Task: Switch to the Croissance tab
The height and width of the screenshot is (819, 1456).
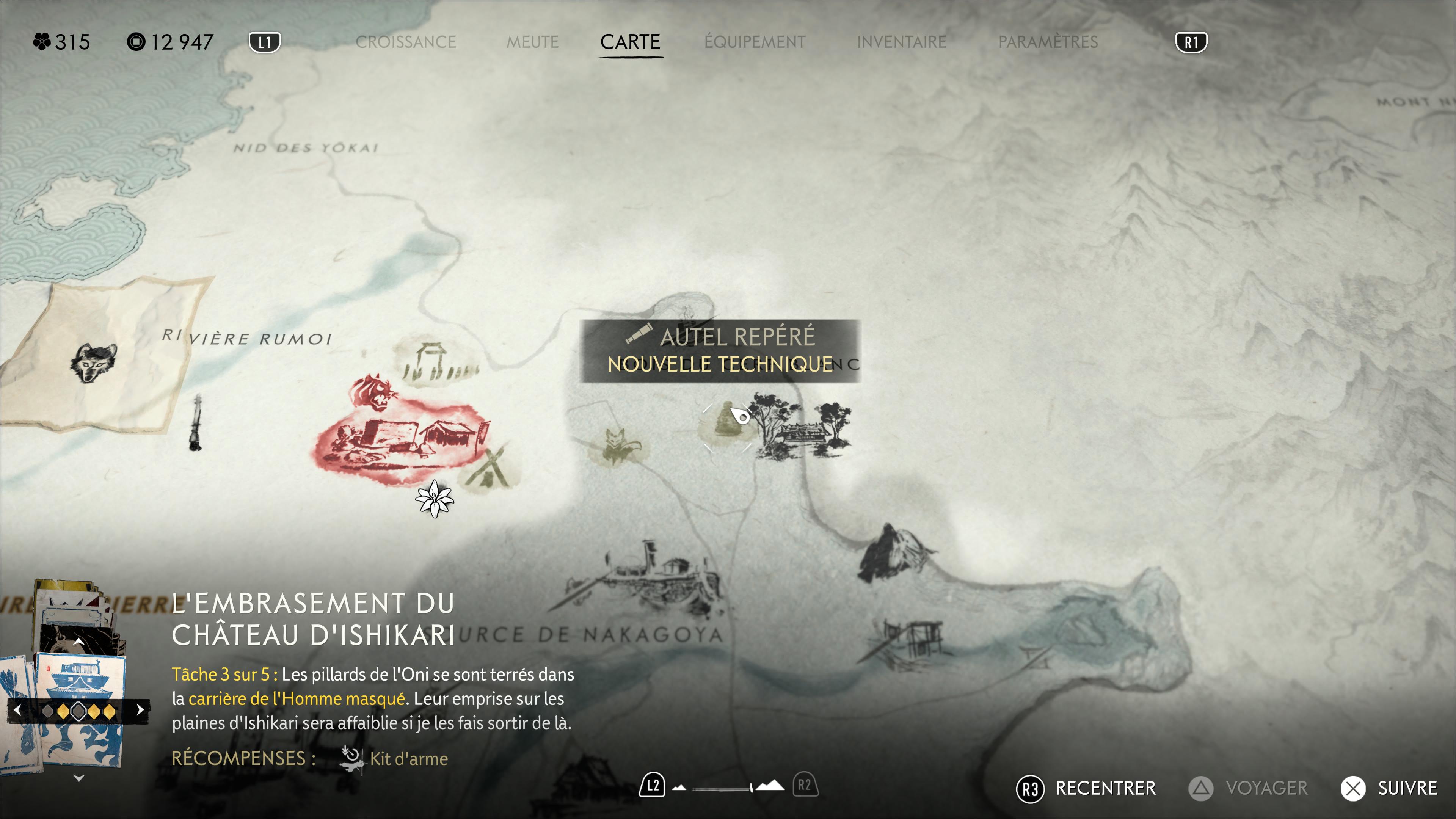Action: 405,42
